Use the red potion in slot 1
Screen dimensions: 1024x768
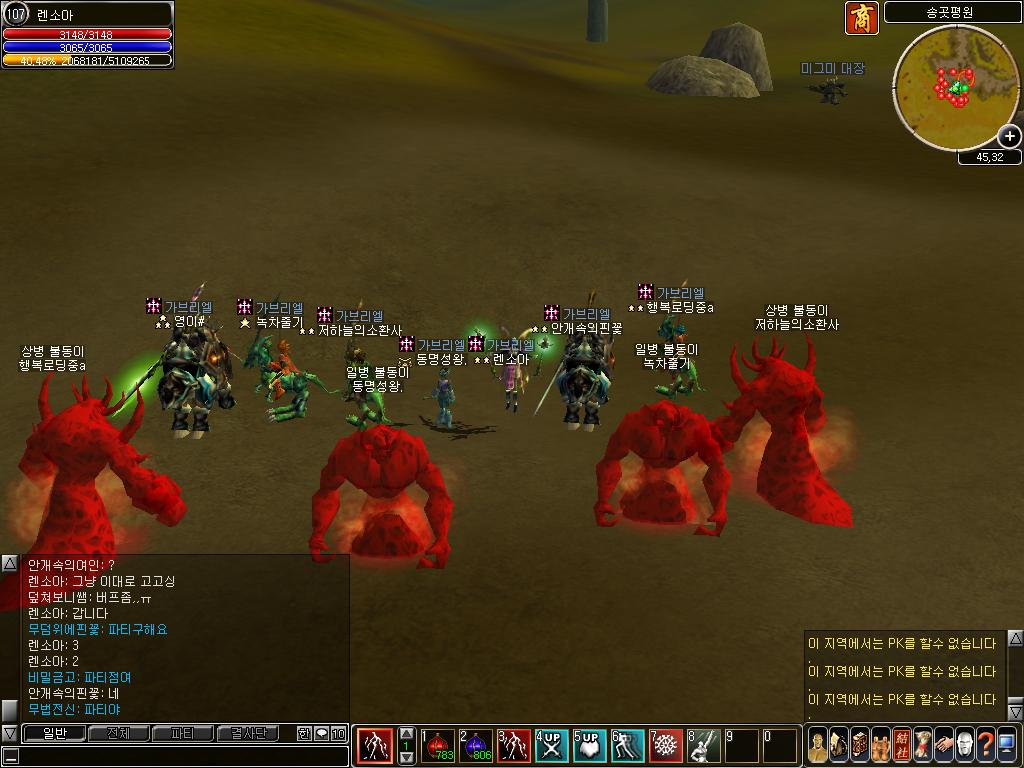(437, 746)
